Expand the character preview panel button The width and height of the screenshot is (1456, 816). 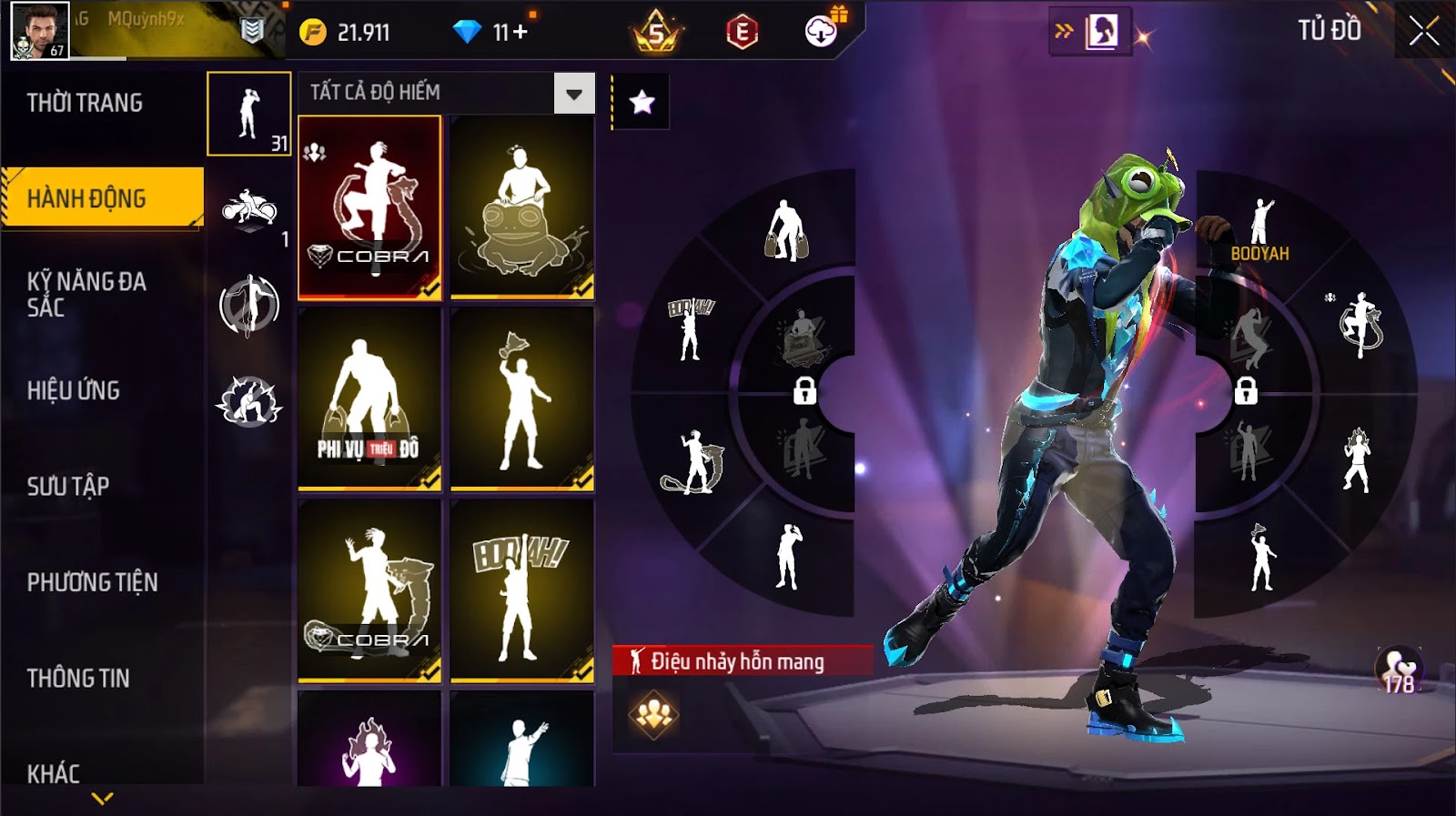pyautogui.click(x=1090, y=32)
